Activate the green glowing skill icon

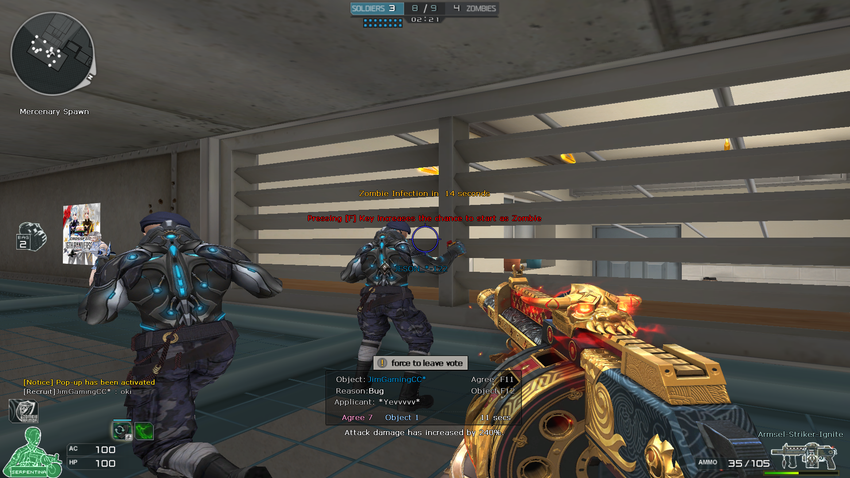click(x=144, y=431)
